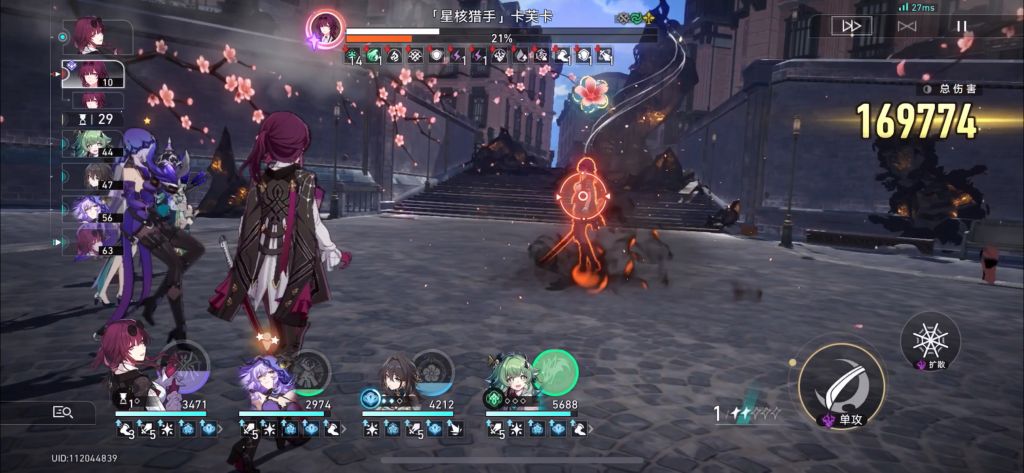This screenshot has height=473, width=1024.
Task: Activate the 扩散 spider web skill
Action: click(x=930, y=340)
